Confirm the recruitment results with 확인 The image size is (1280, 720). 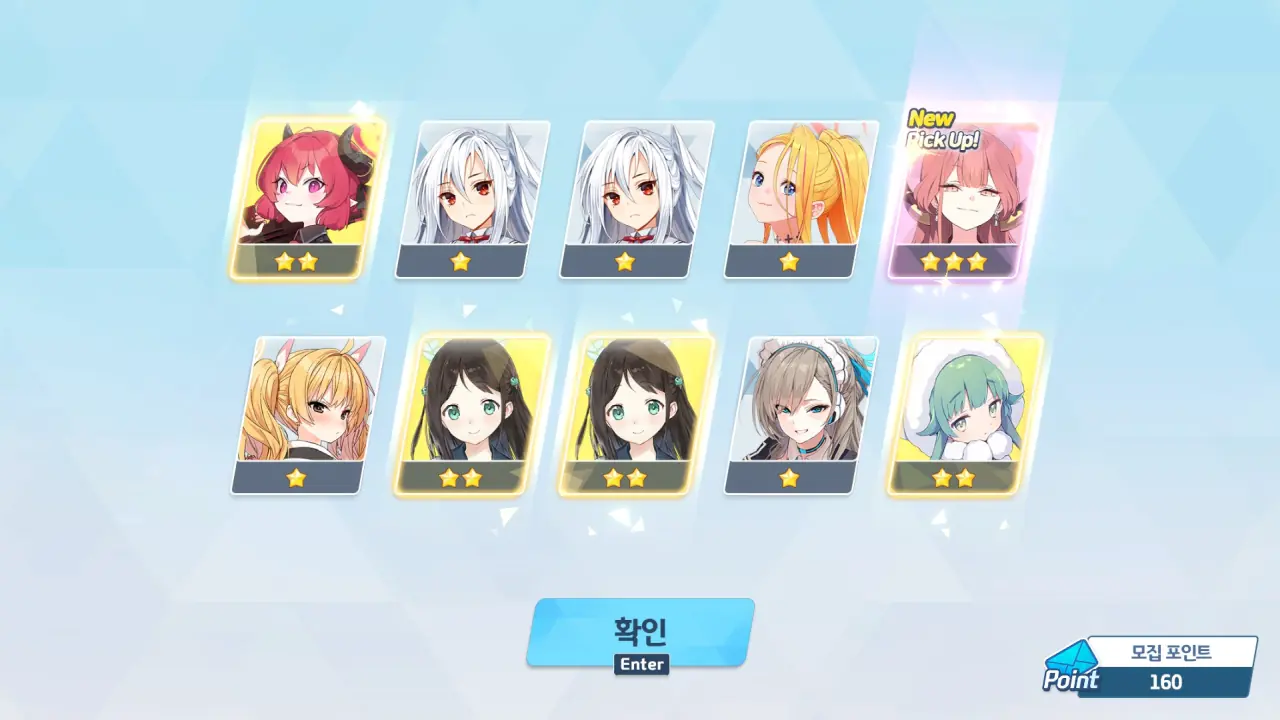tap(640, 631)
